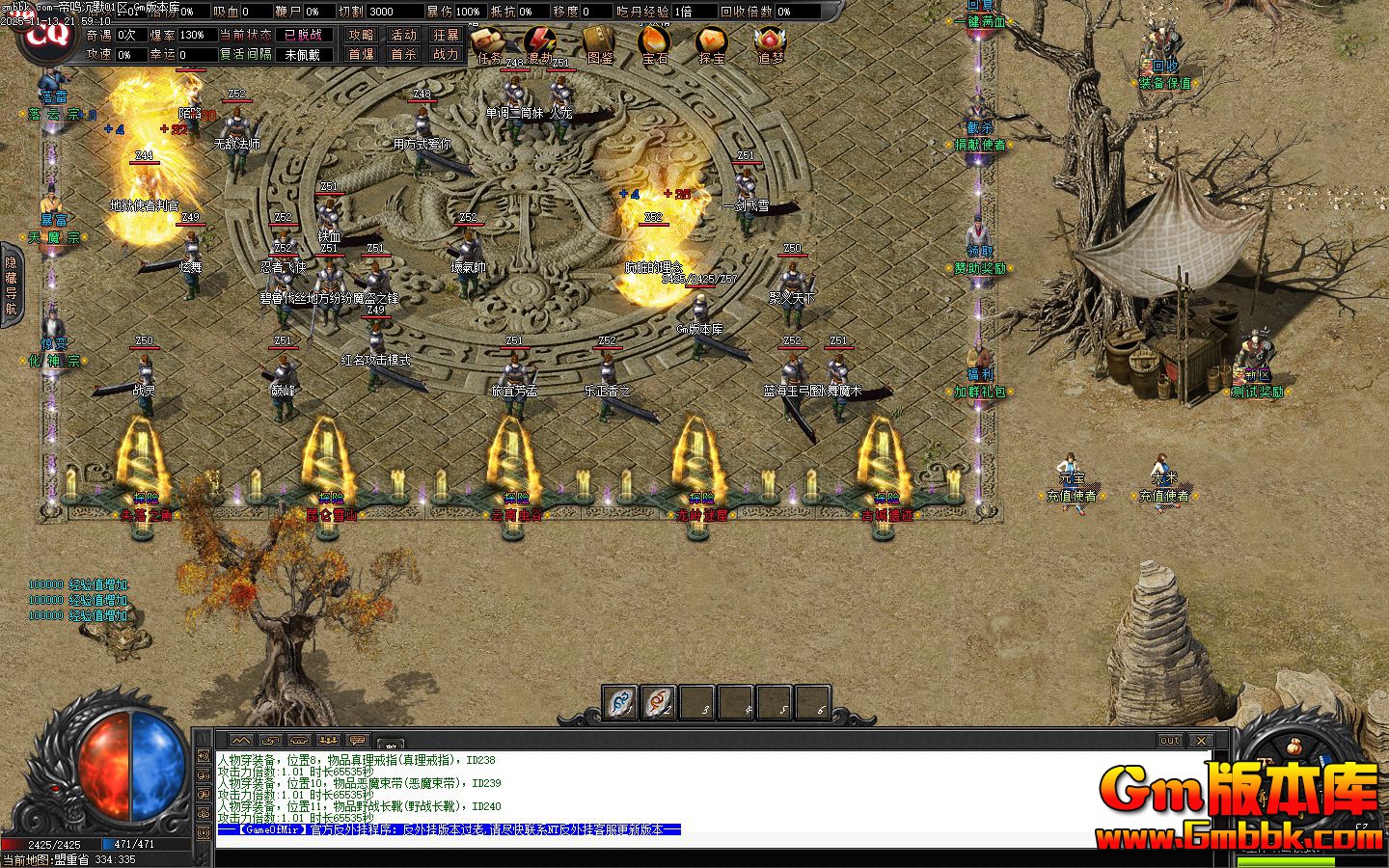Select the 狂暴 berserk button

click(446, 35)
